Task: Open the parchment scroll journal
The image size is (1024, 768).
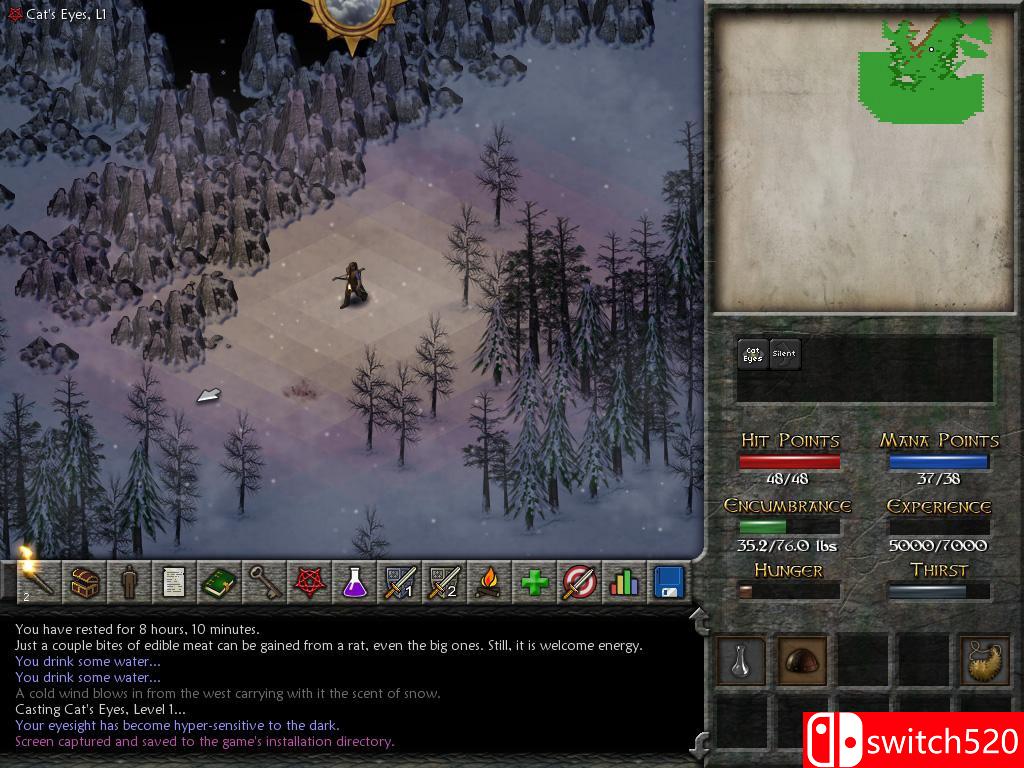Action: pos(173,581)
